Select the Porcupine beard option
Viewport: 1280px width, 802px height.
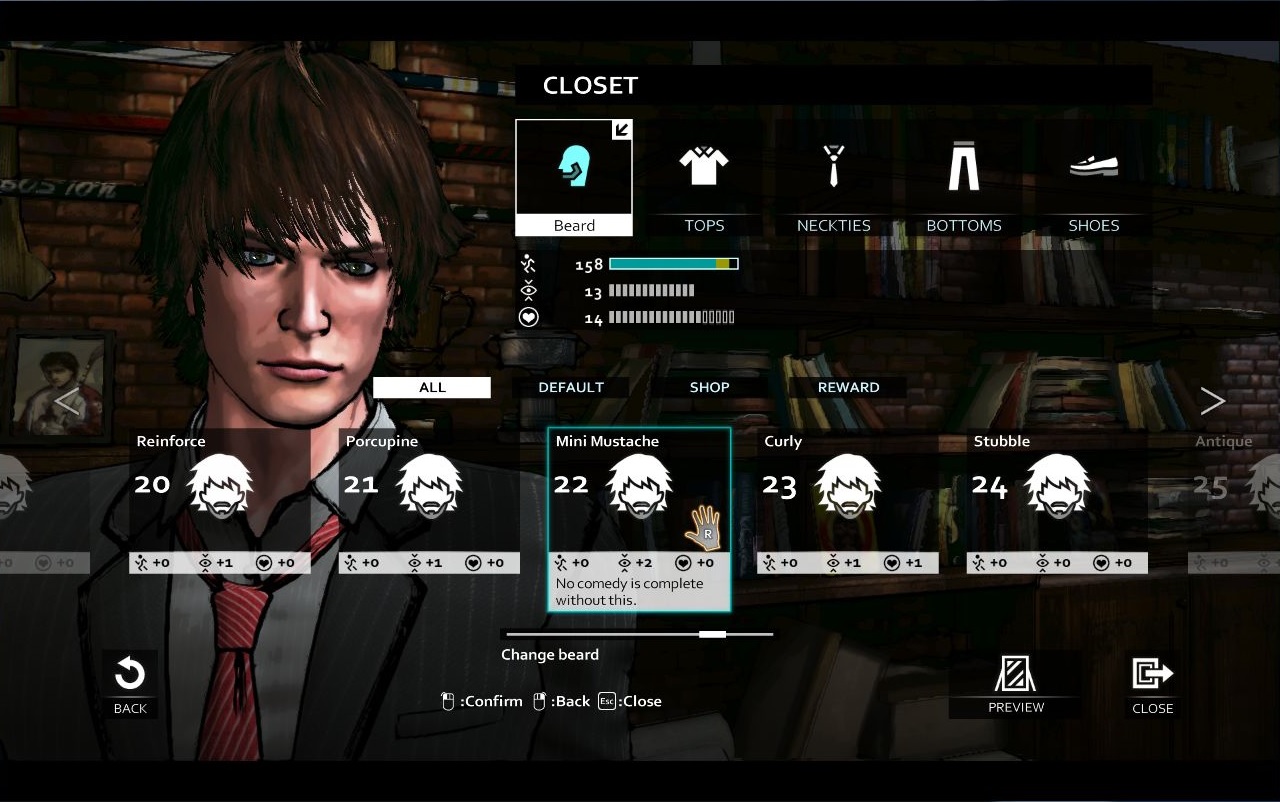[429, 485]
